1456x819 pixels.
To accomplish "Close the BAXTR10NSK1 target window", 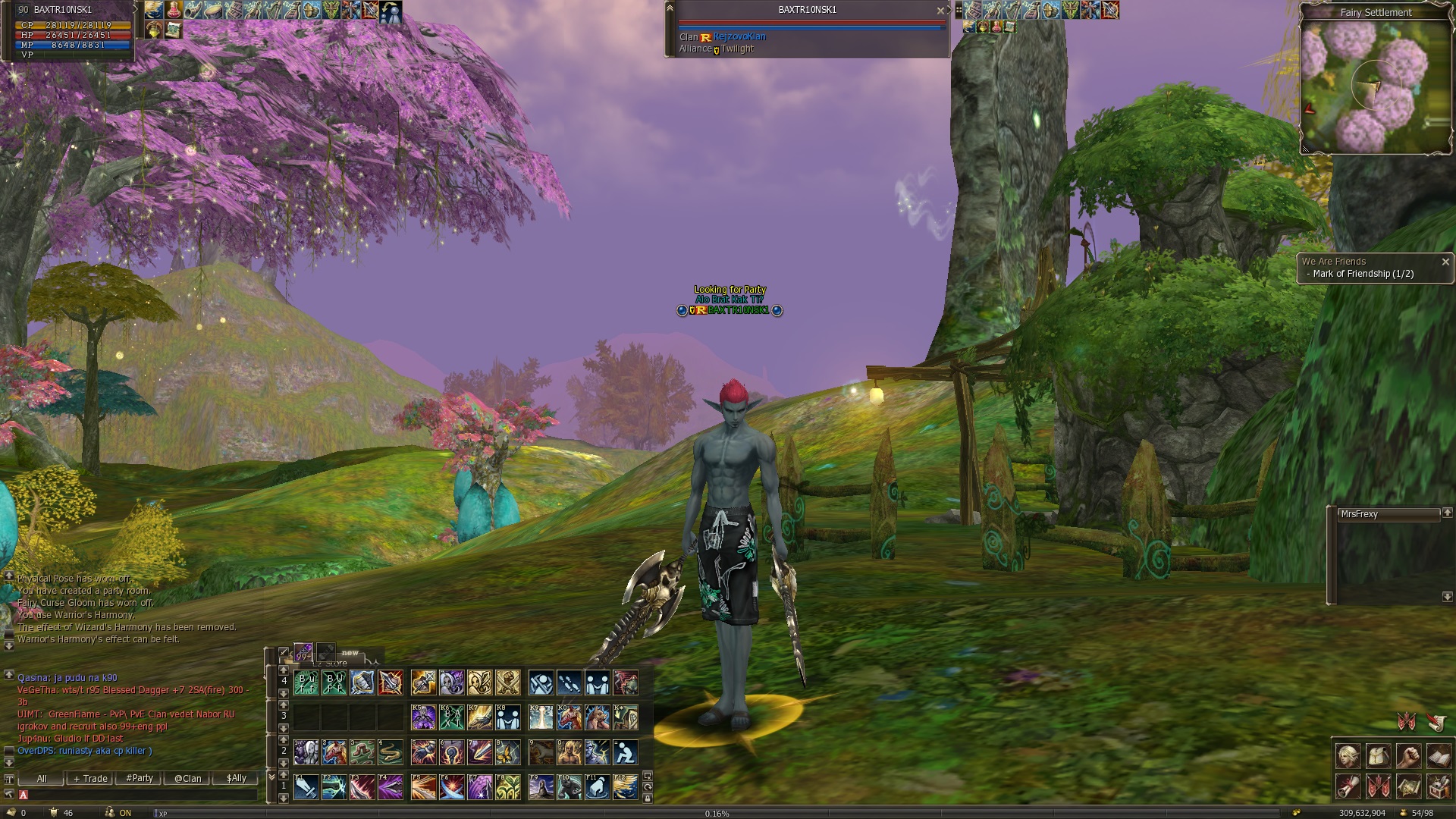I will pyautogui.click(x=940, y=11).
